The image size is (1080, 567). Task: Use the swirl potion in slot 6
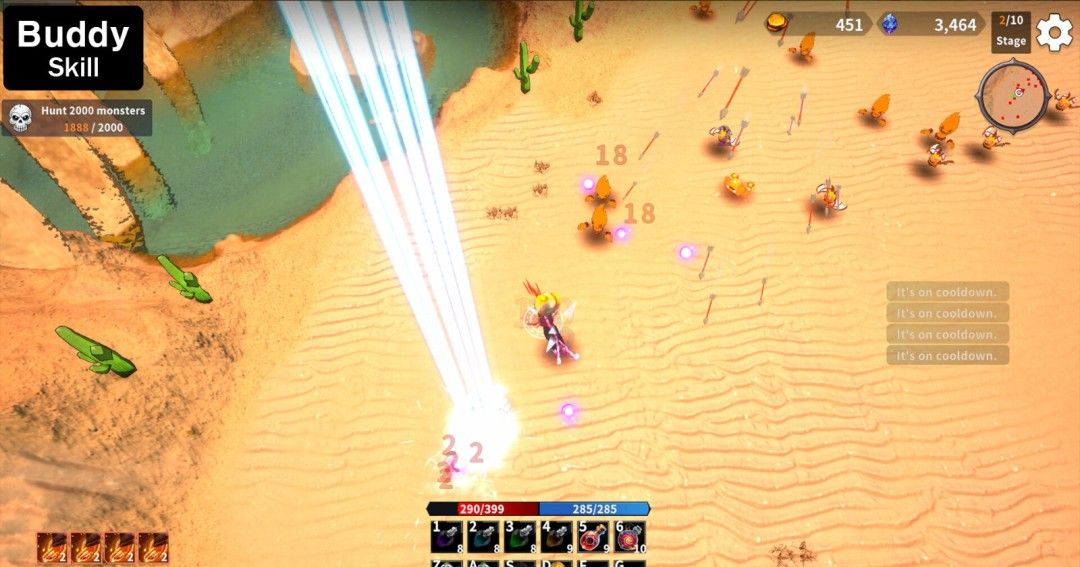pos(630,536)
